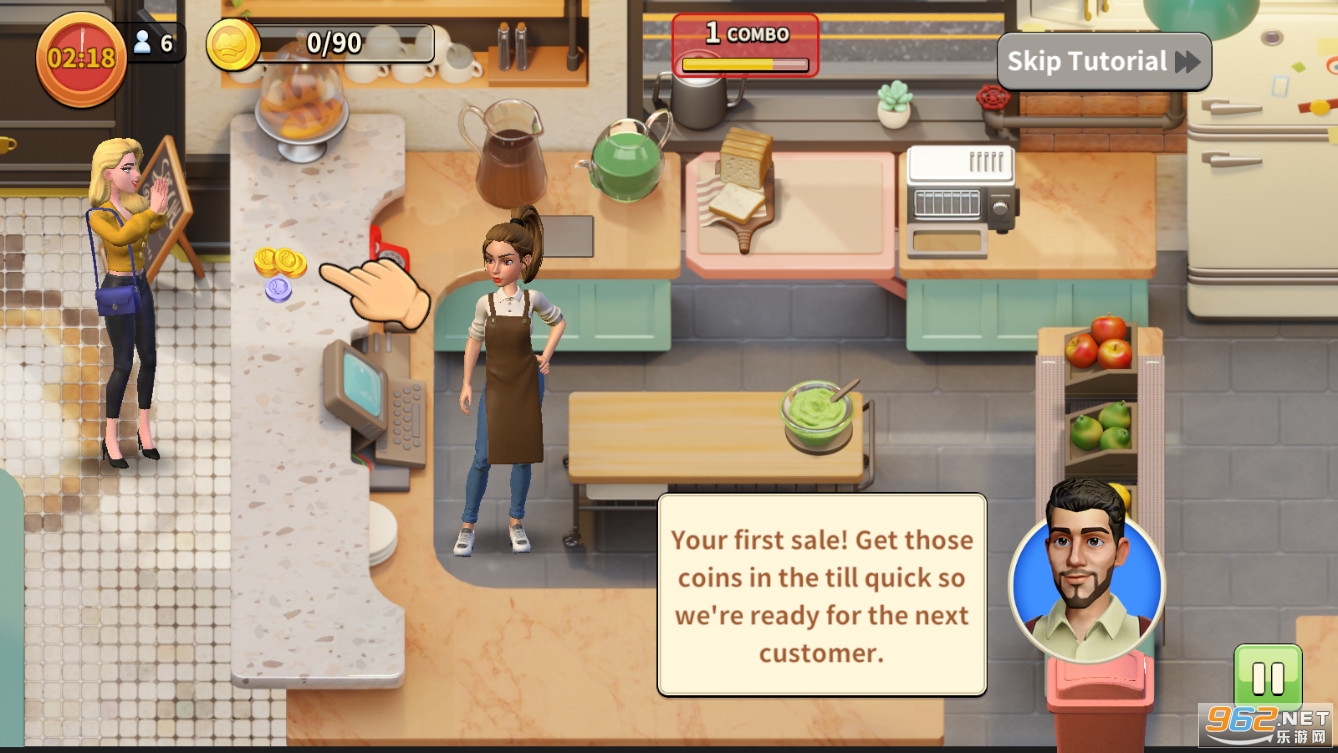Skip the tutorial
Screen dimensions: 1338x753
tap(1103, 62)
